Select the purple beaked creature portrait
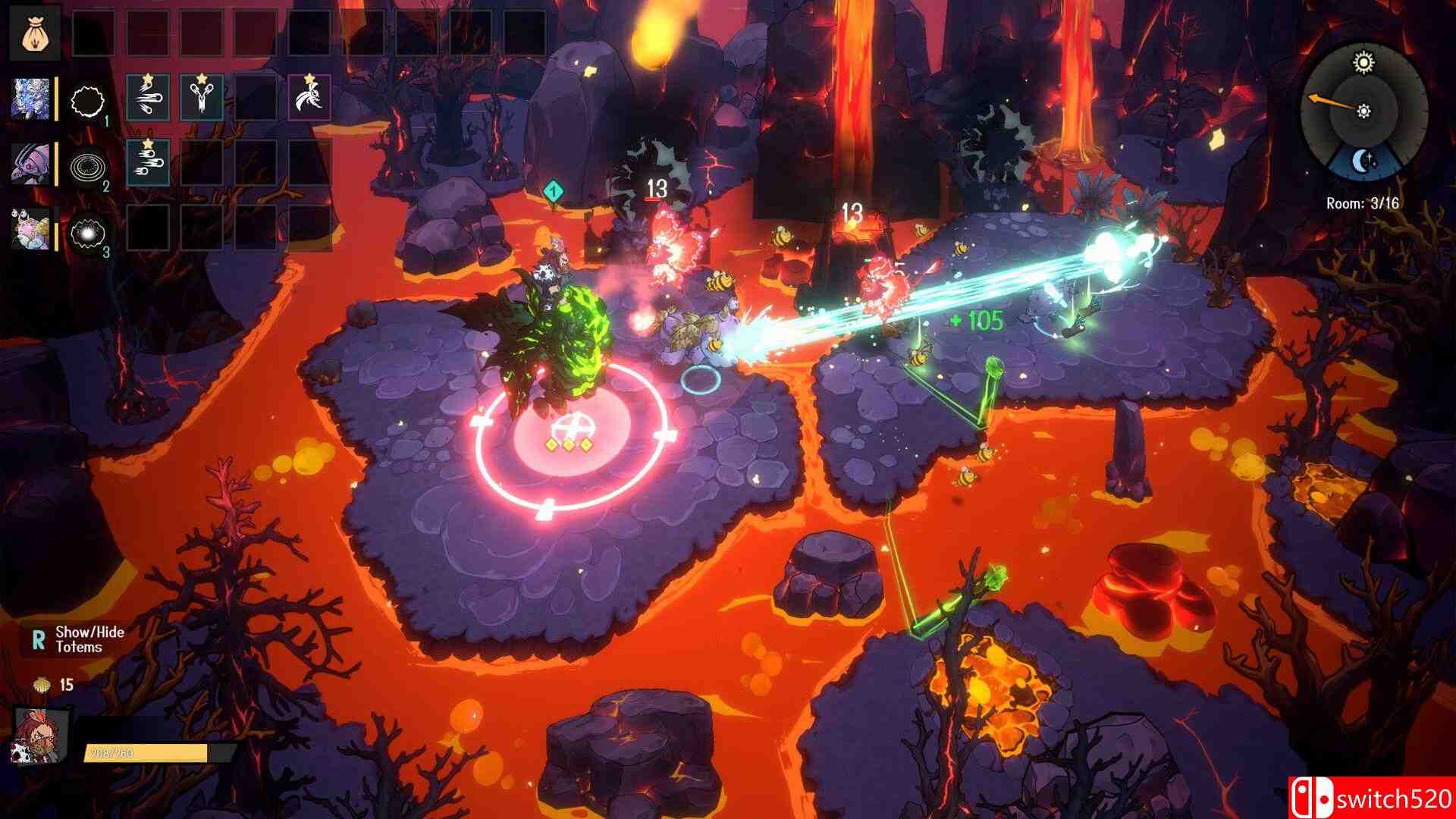Screen dimensions: 1456x819 [30, 164]
